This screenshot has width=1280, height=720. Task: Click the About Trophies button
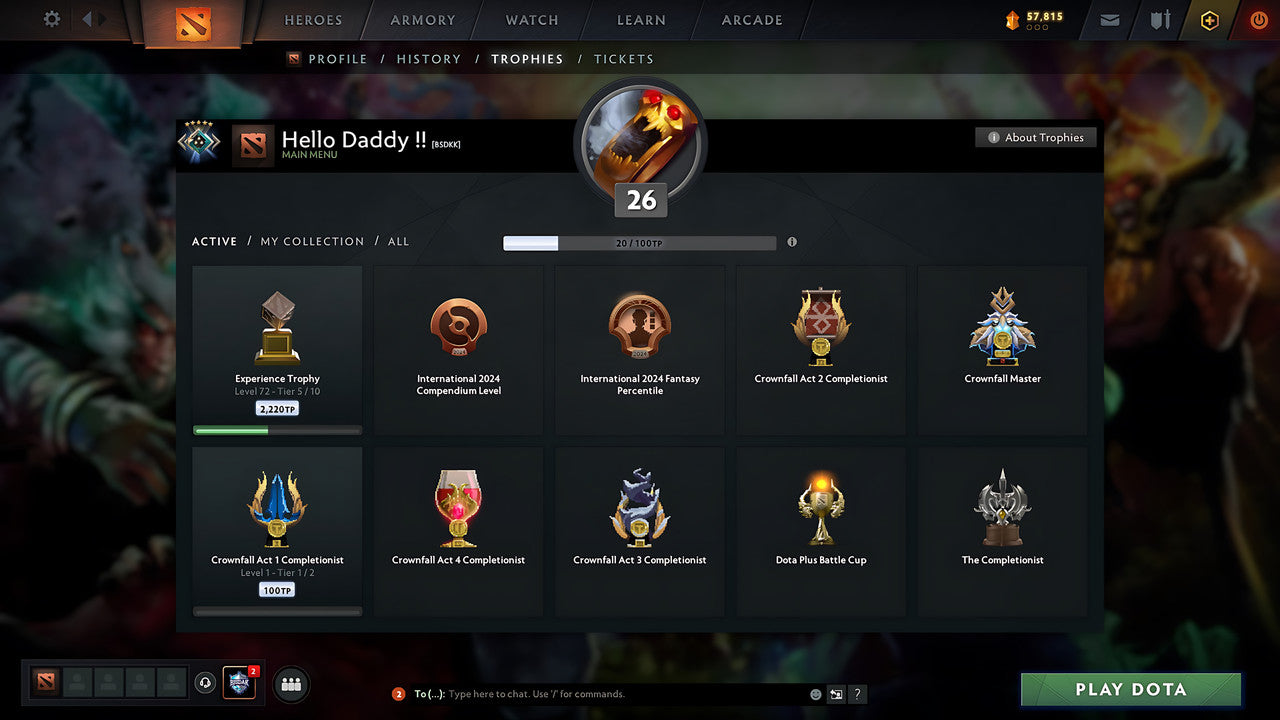1036,137
